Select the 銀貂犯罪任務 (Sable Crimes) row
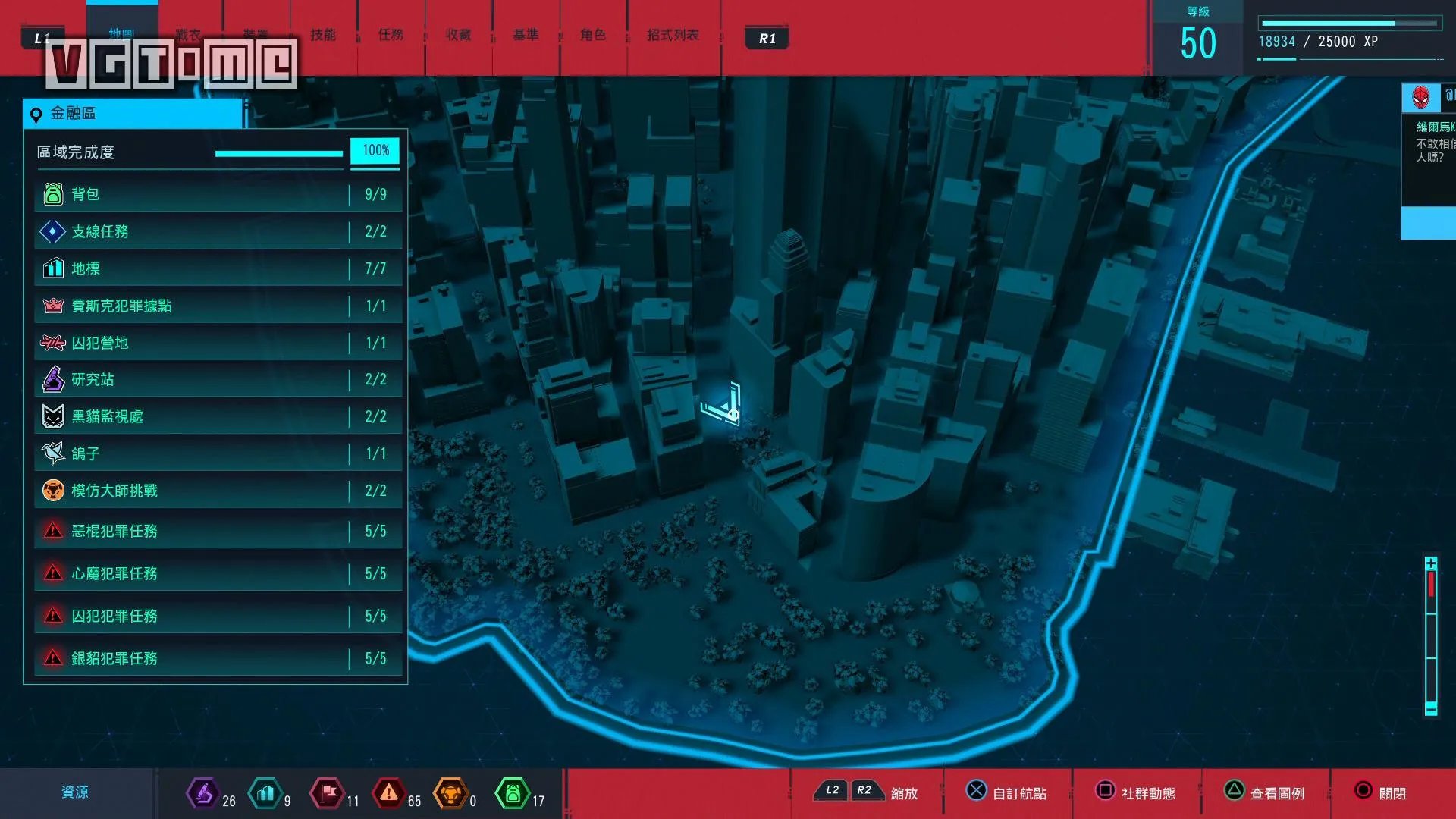Image resolution: width=1456 pixels, height=819 pixels. (217, 658)
